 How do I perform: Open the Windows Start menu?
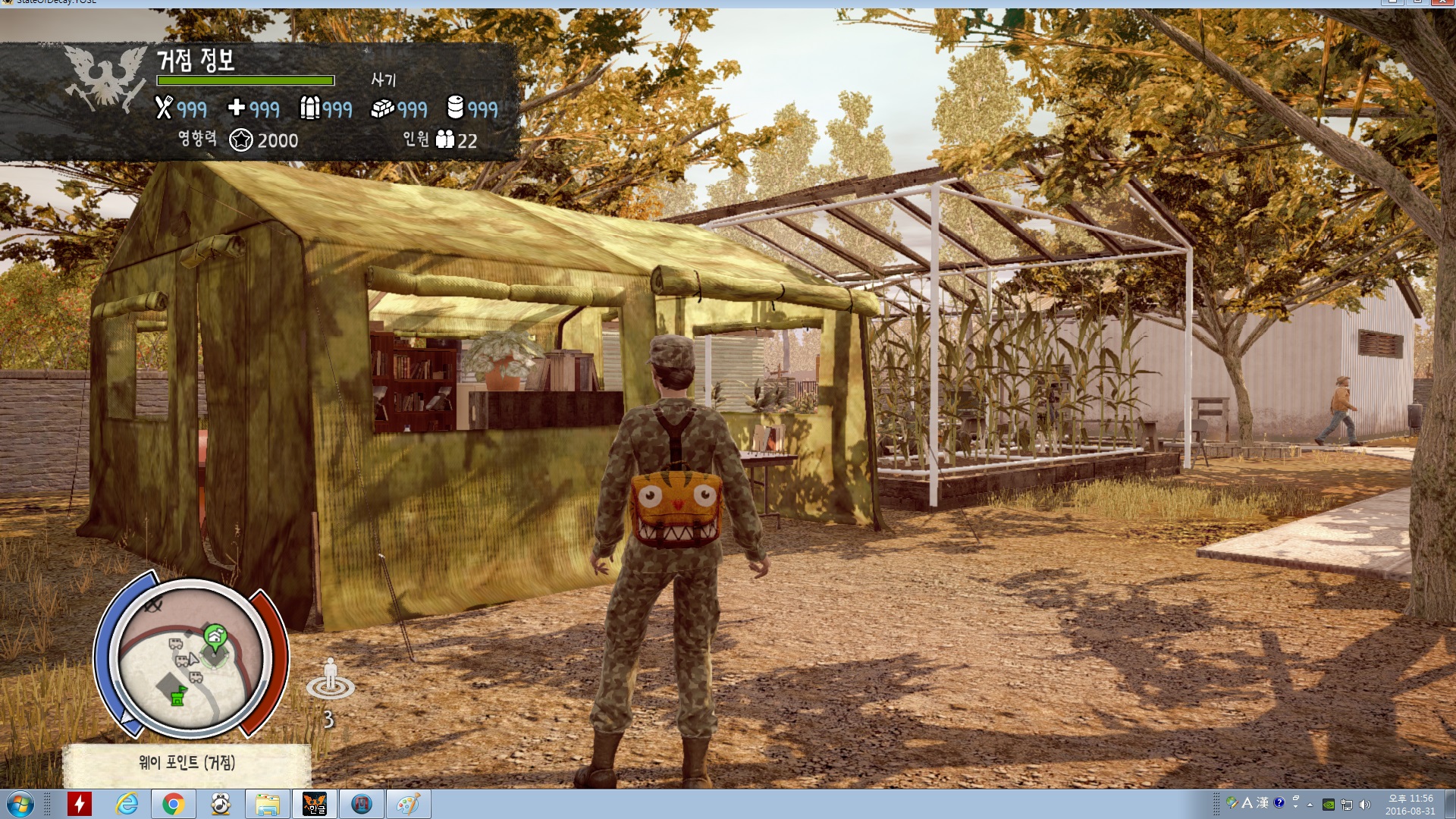(x=20, y=803)
